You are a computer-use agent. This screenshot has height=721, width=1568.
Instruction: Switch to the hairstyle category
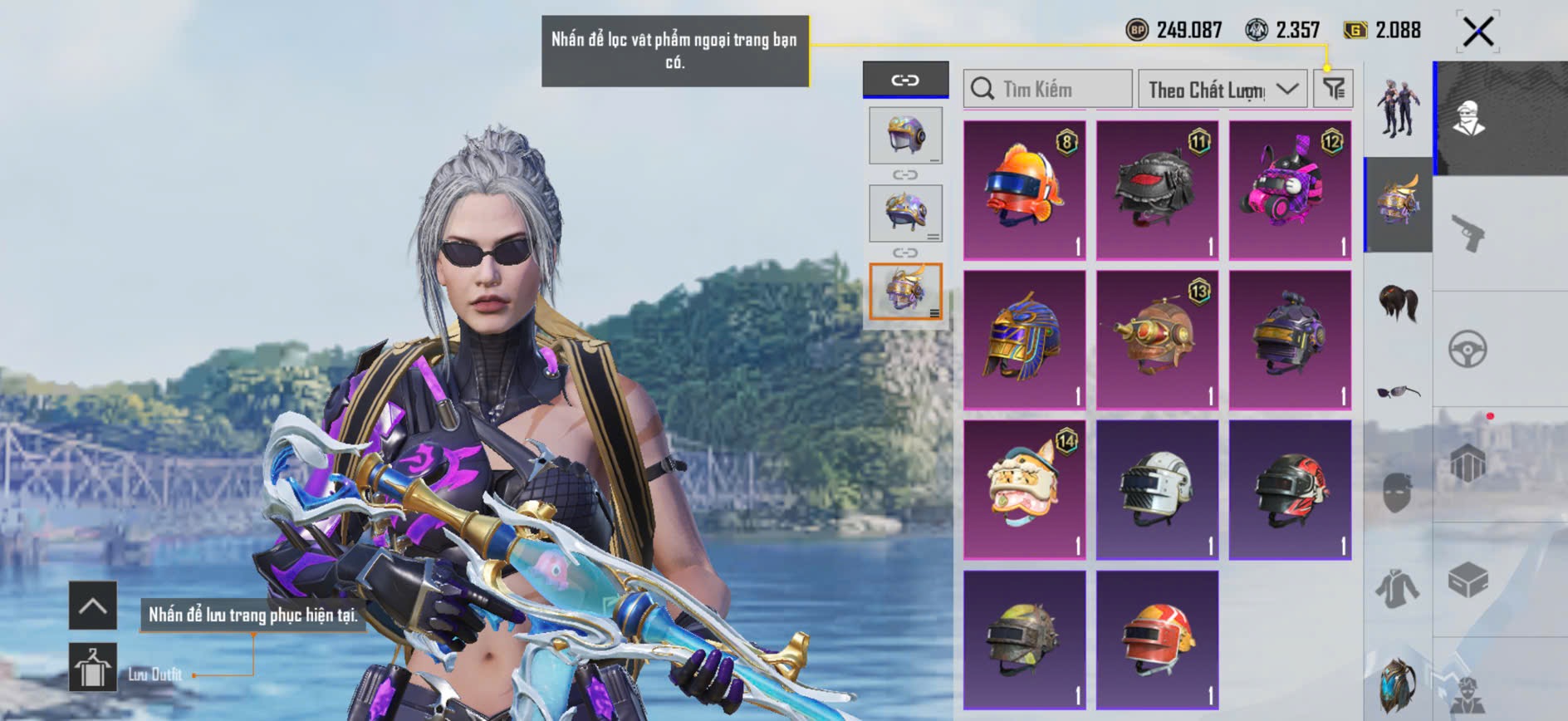click(x=1398, y=302)
